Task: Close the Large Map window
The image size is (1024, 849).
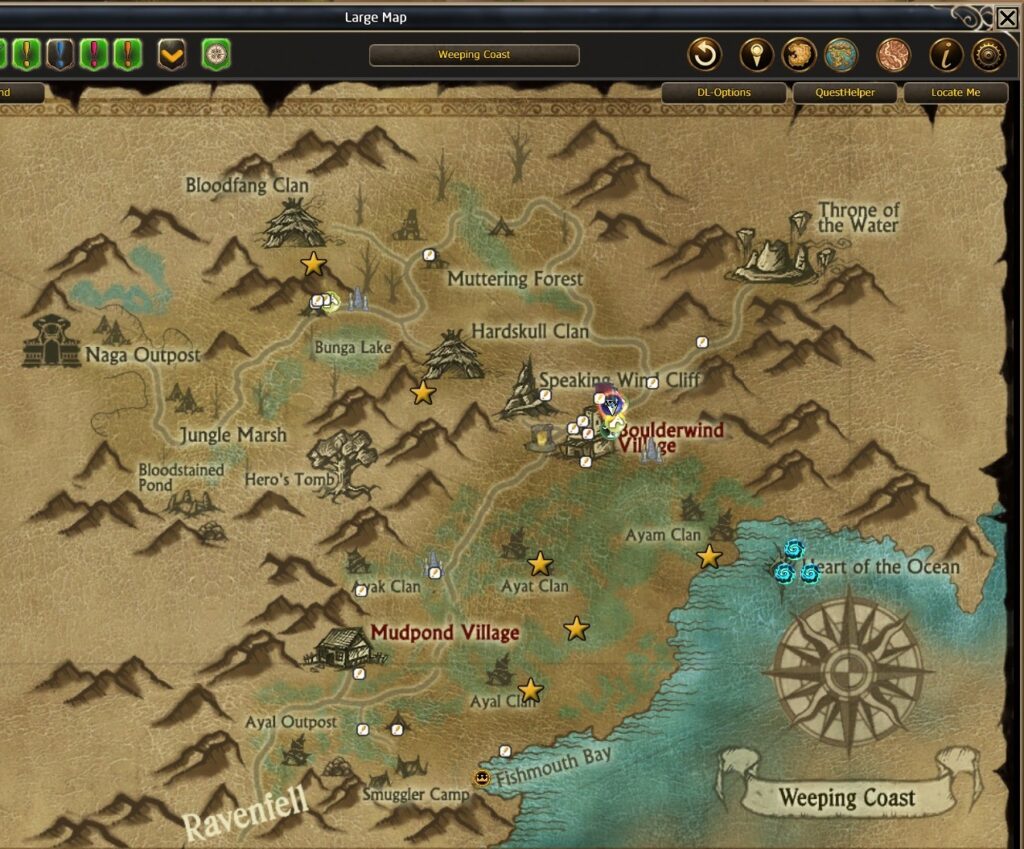Action: tap(1007, 17)
